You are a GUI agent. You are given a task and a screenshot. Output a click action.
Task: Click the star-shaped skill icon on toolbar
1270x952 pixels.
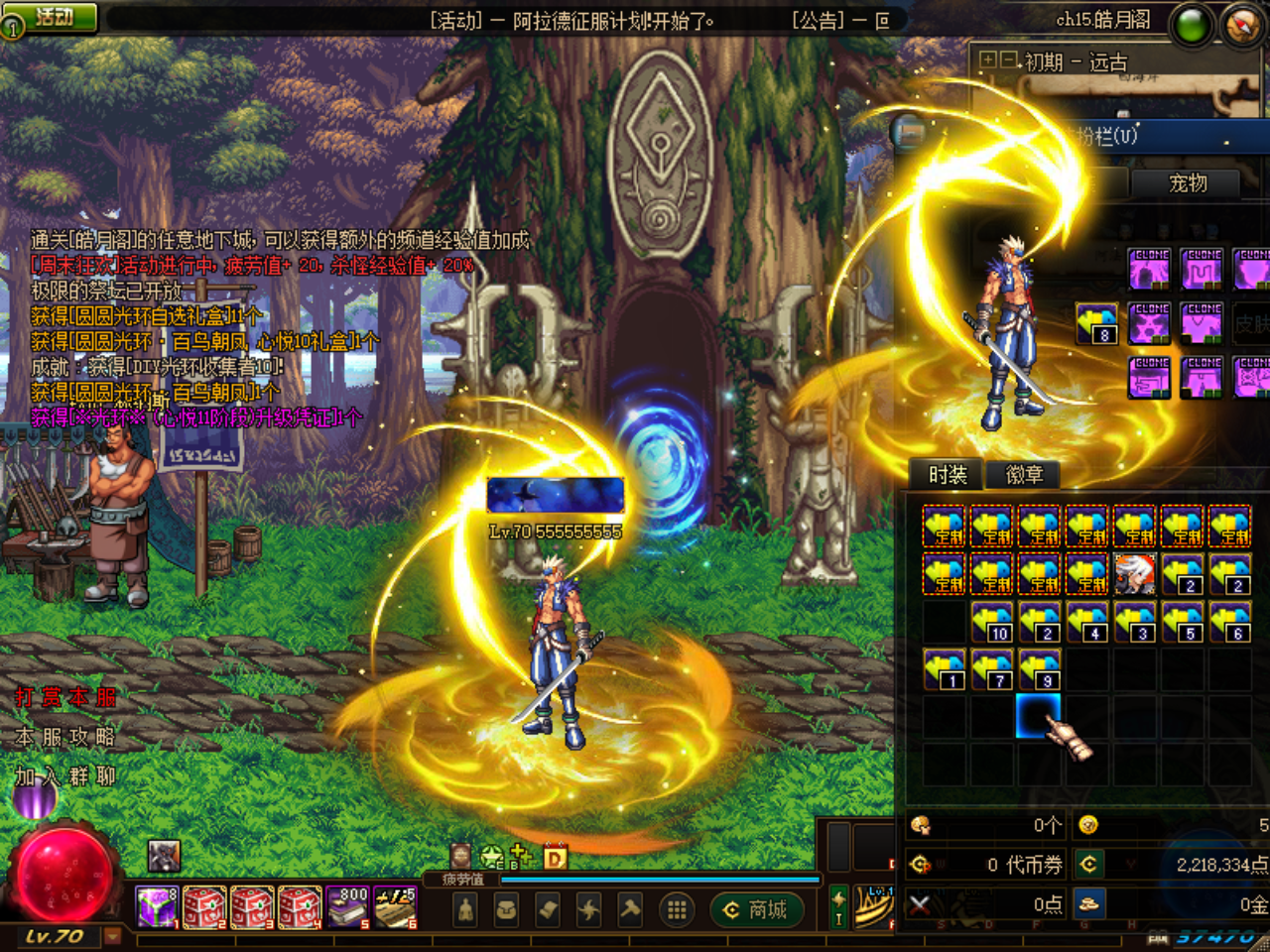588,908
